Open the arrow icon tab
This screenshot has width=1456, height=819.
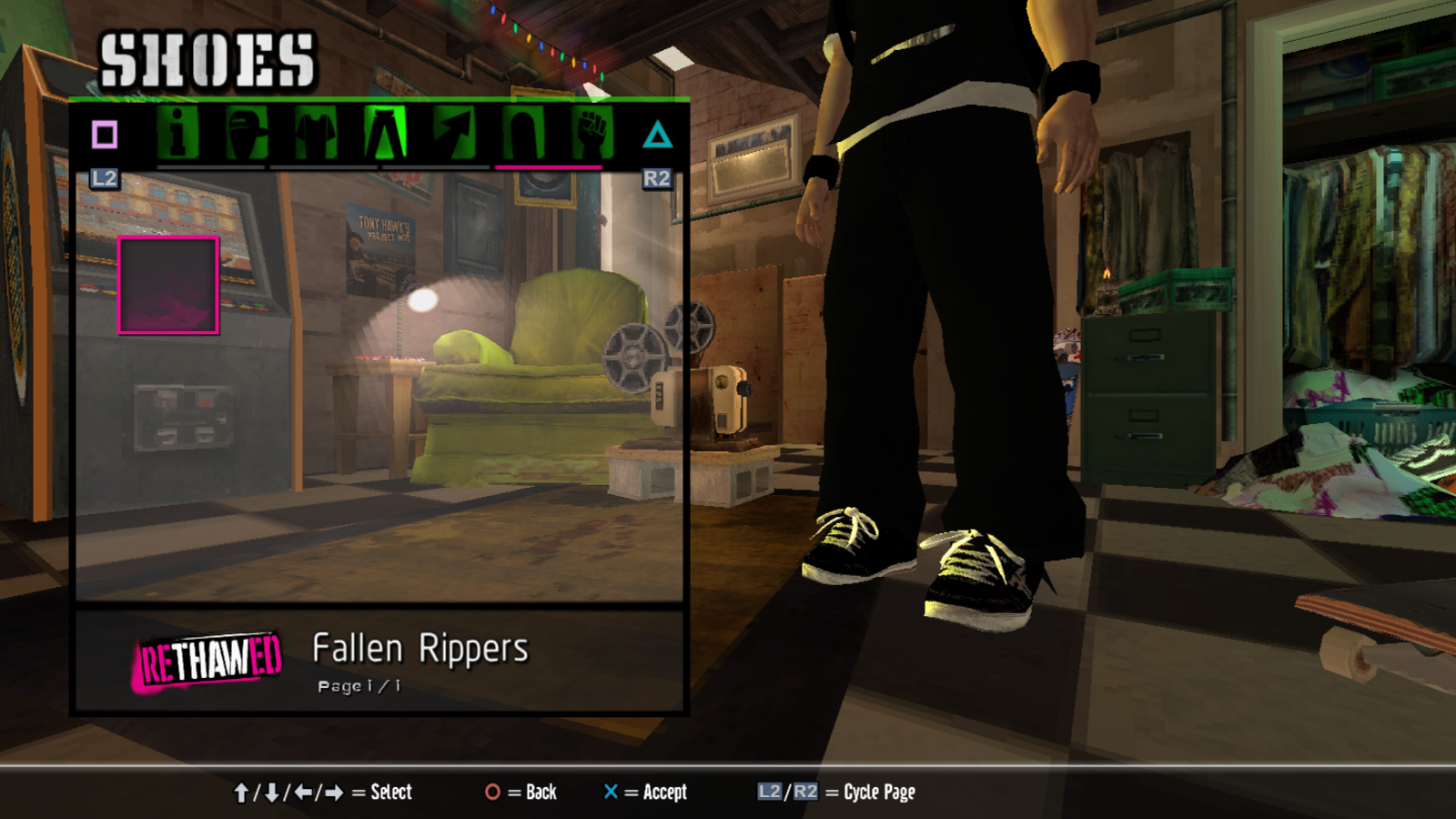click(454, 134)
